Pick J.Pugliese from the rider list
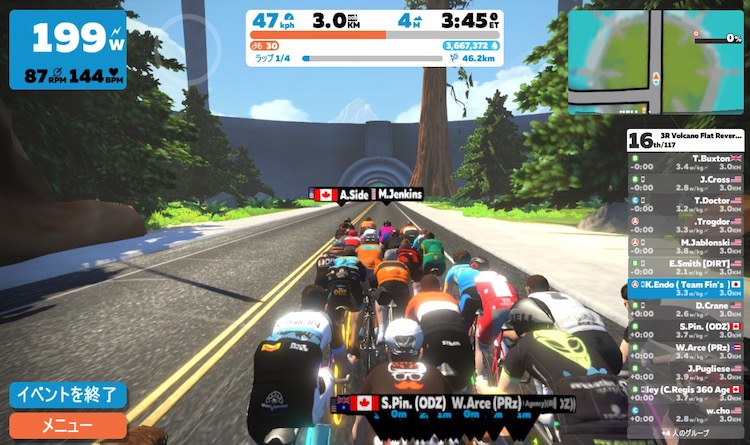Screen dimensions: 750x445 tap(687, 373)
